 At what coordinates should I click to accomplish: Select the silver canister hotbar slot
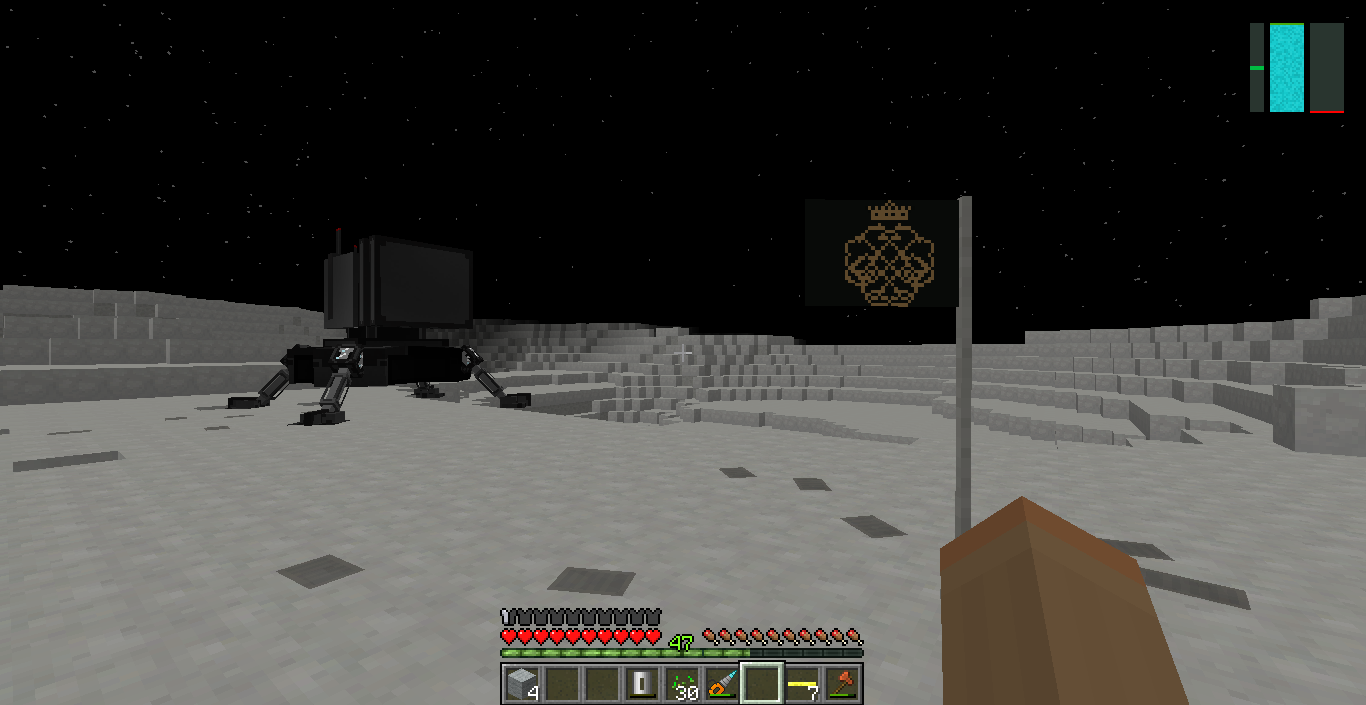point(641,684)
